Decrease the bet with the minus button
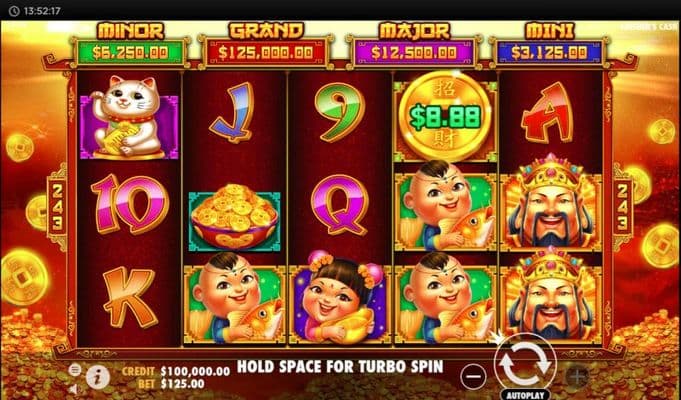Image resolution: width=681 pixels, height=400 pixels. [475, 376]
